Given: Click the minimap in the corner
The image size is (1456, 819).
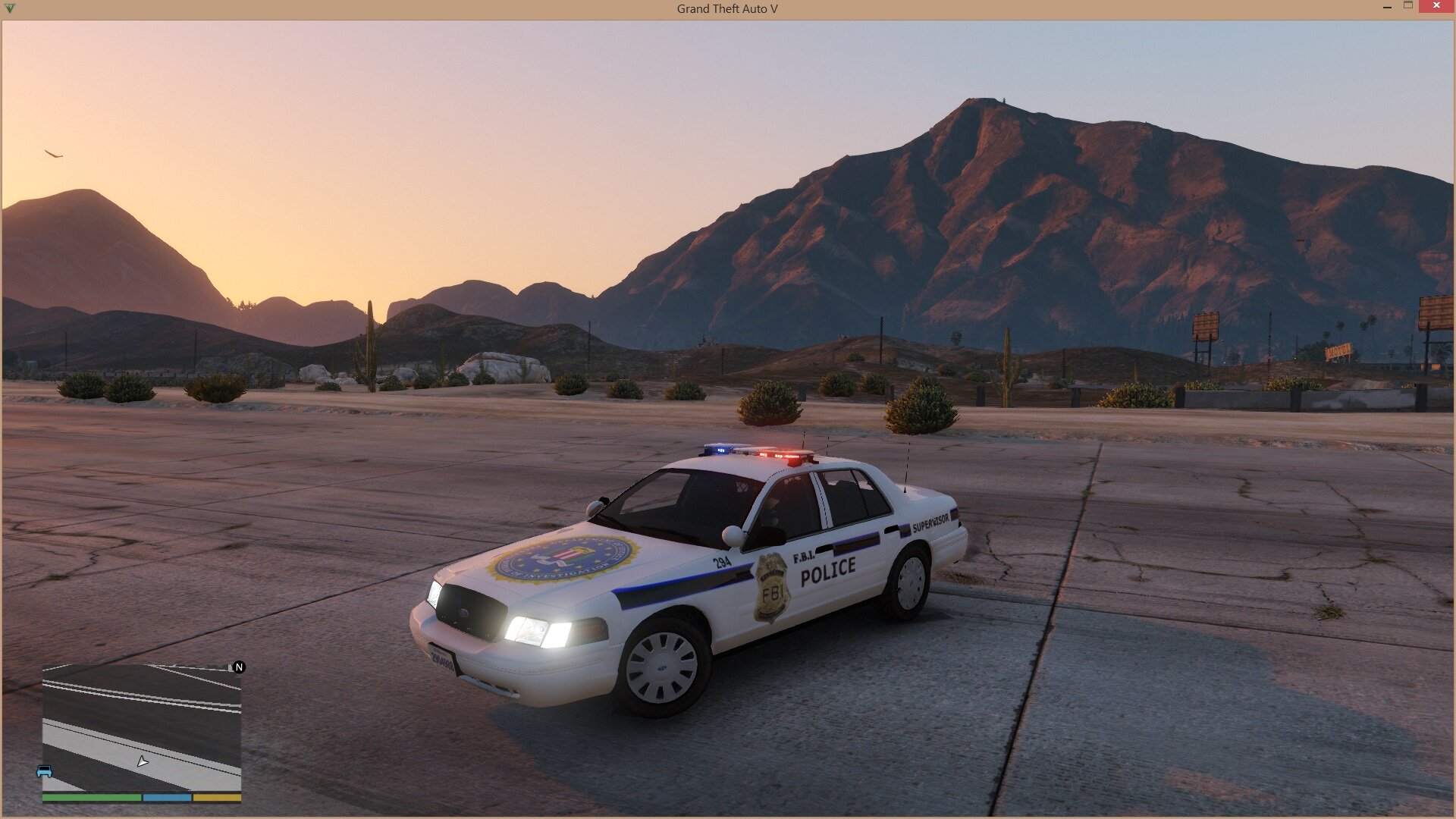Looking at the screenshot, I should click(x=142, y=728).
